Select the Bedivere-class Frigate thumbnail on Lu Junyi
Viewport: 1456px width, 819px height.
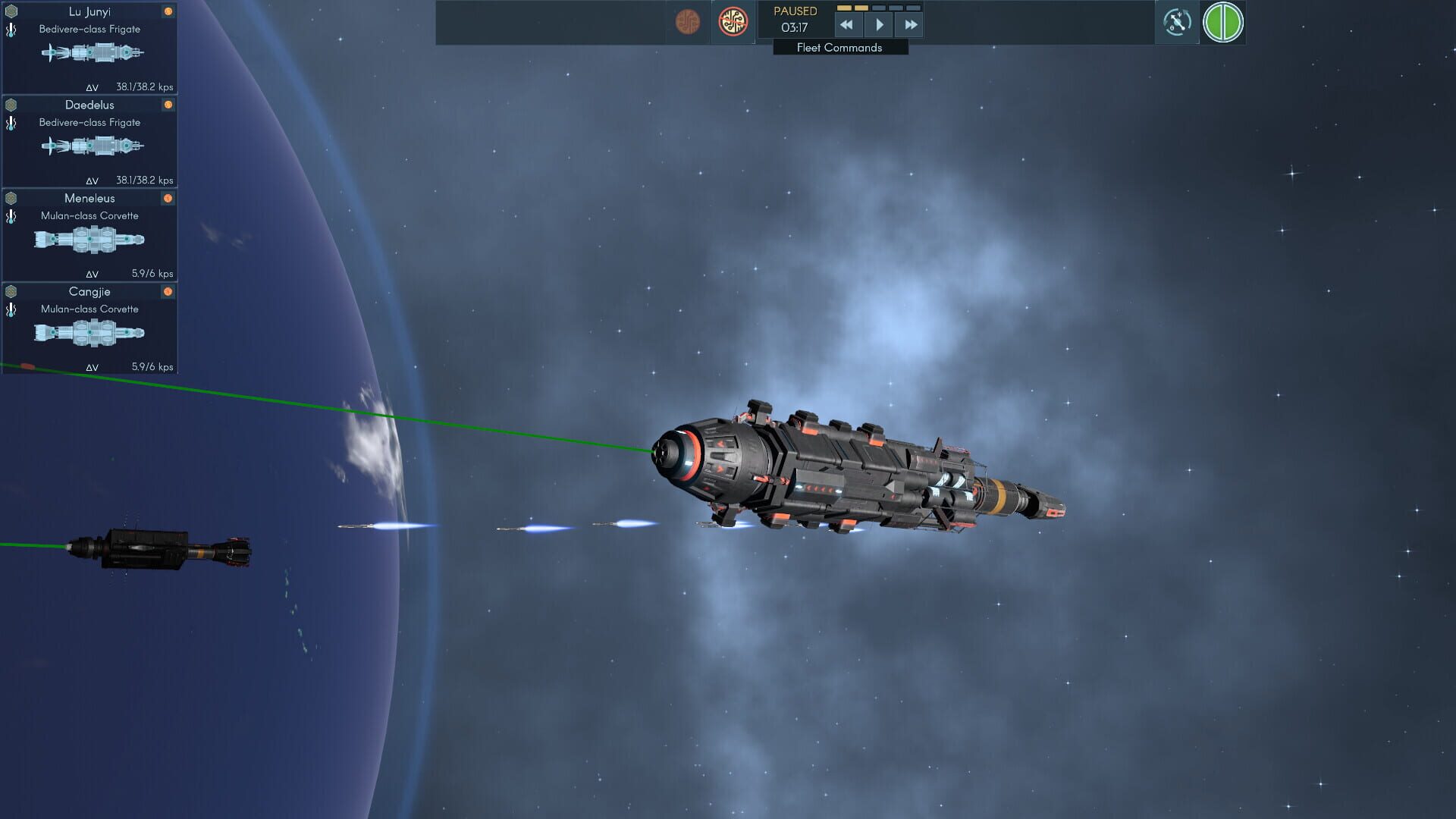pyautogui.click(x=91, y=53)
